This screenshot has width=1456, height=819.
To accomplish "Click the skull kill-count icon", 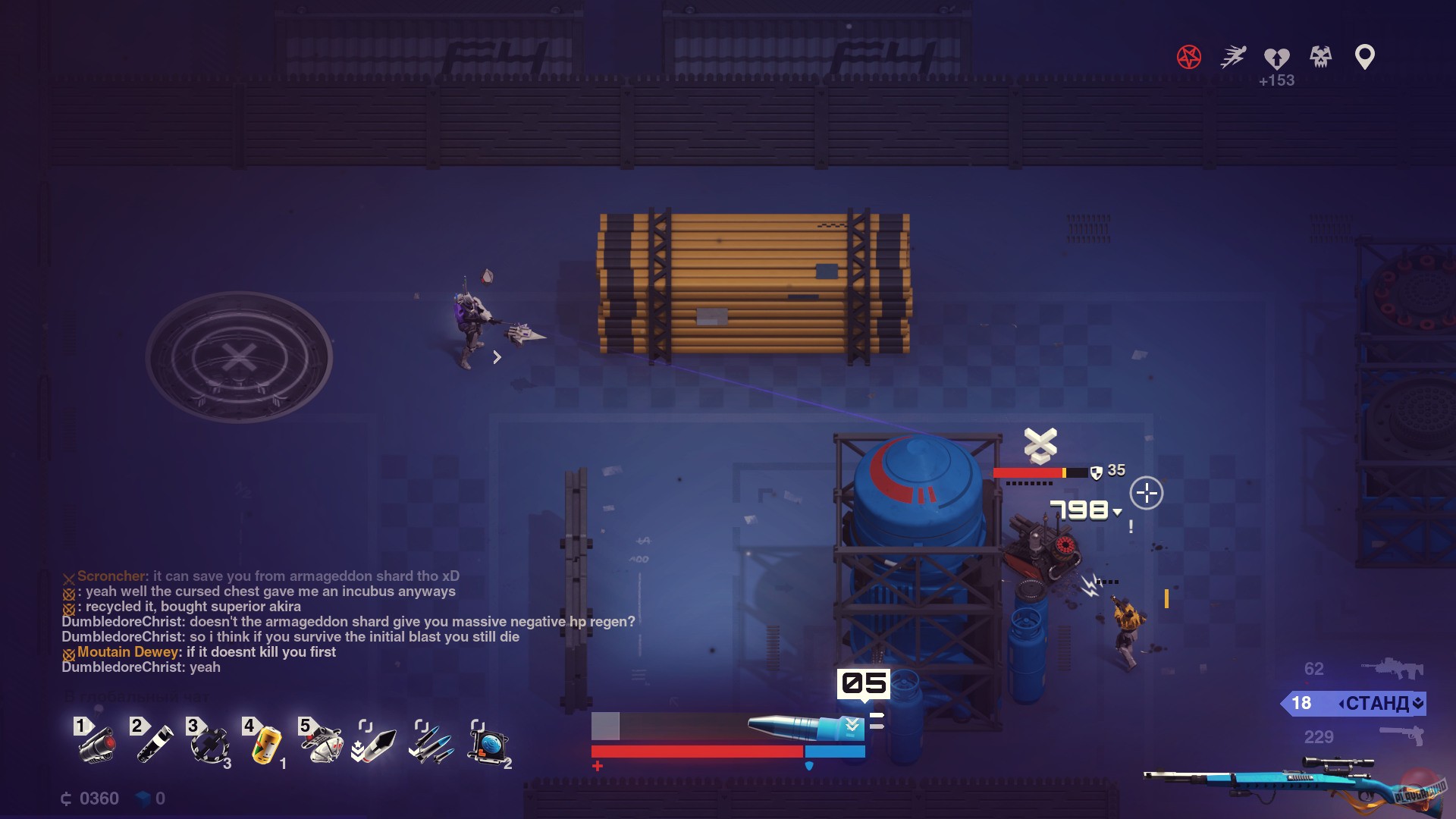I will 1319,55.
